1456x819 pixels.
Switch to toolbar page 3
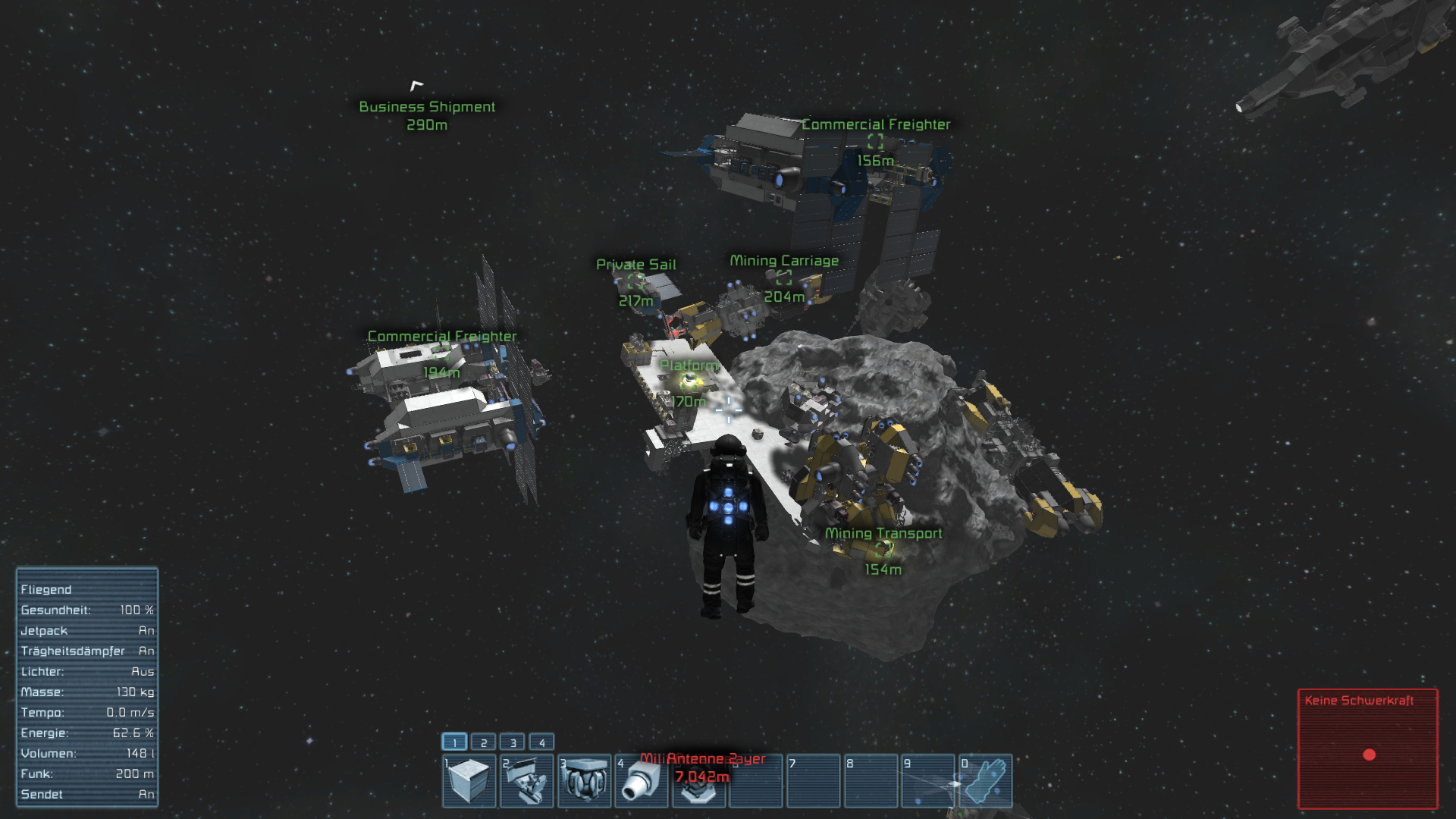click(x=512, y=742)
